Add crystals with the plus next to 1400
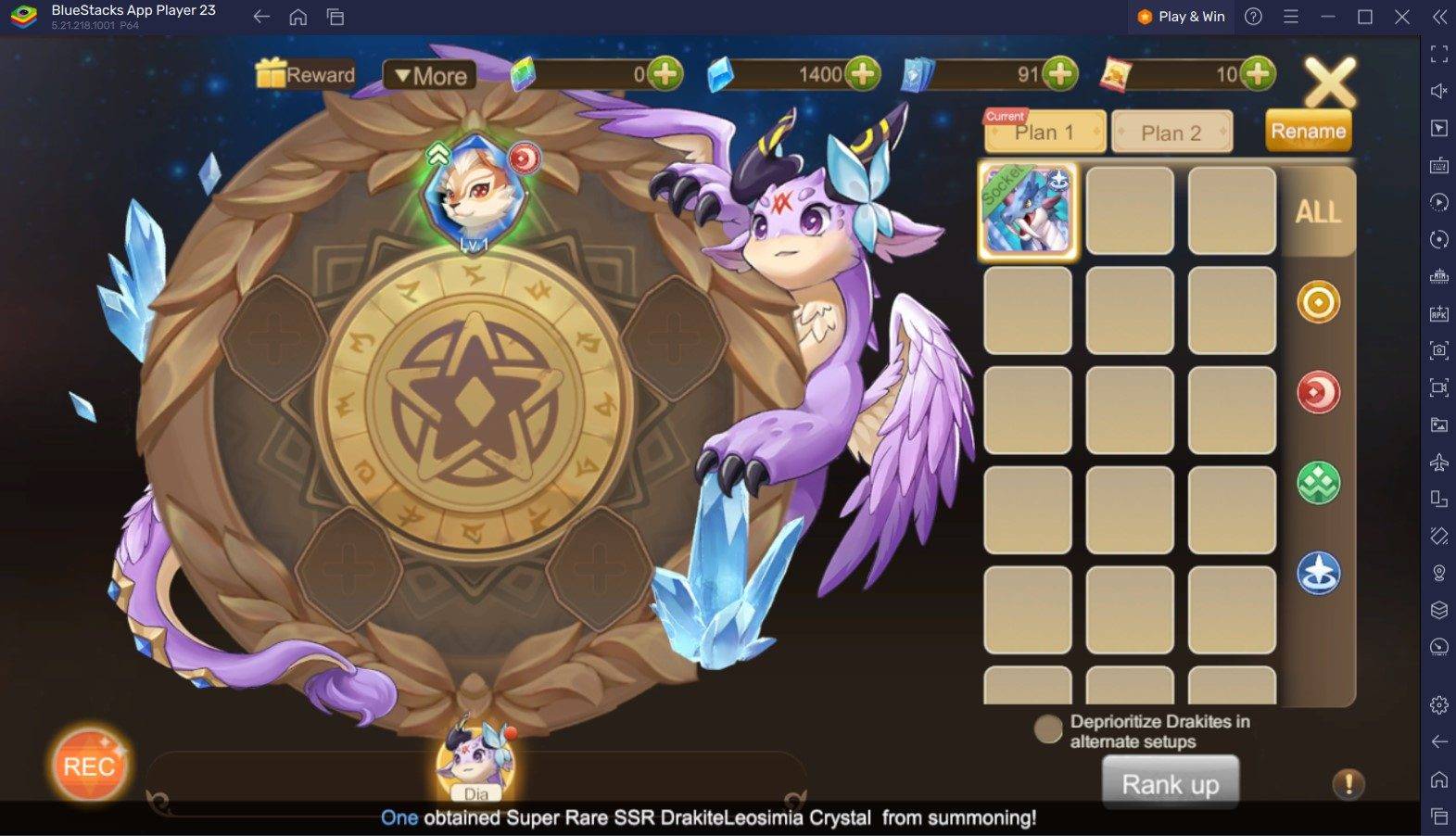 (864, 74)
